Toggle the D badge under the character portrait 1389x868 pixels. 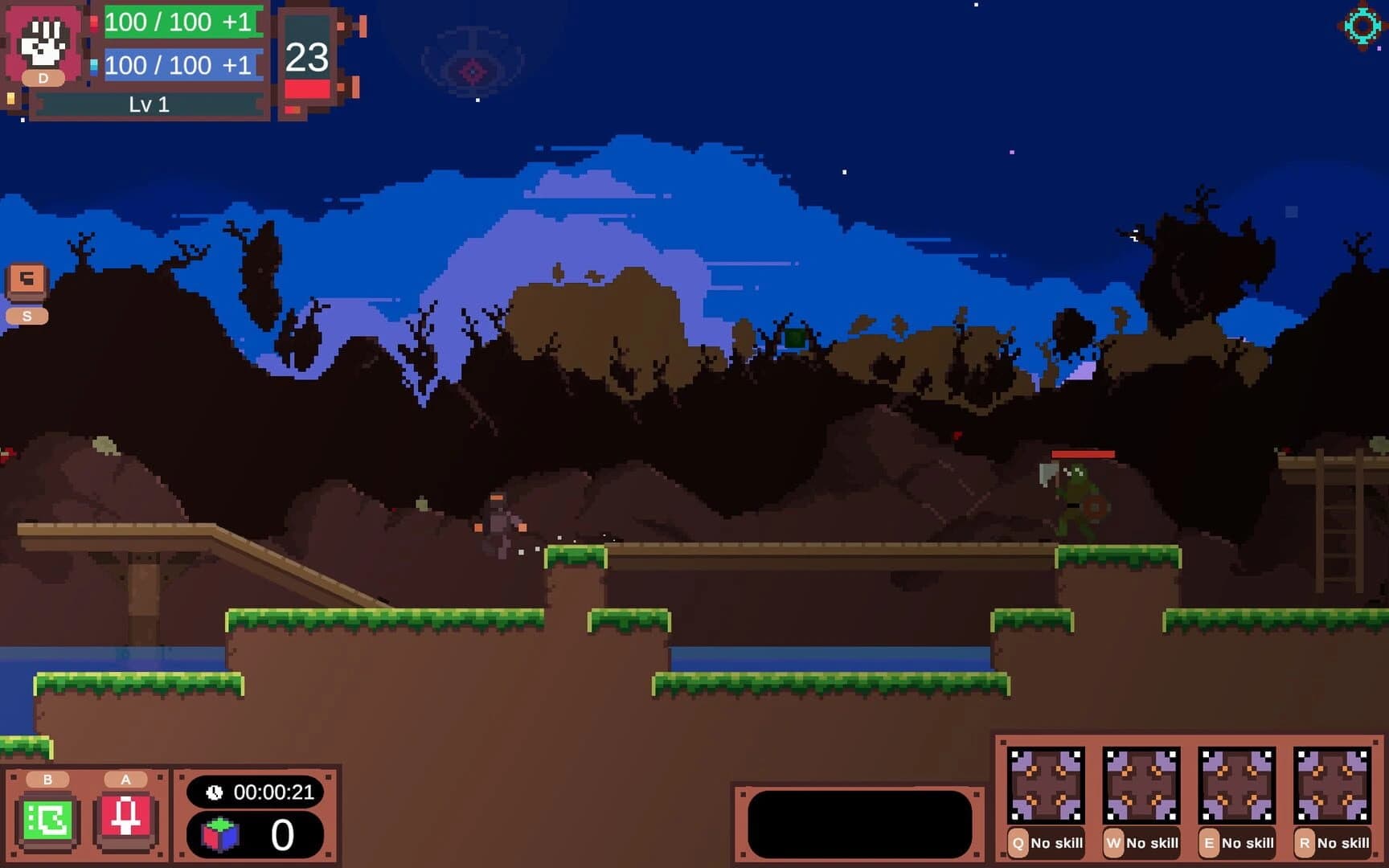[44, 79]
